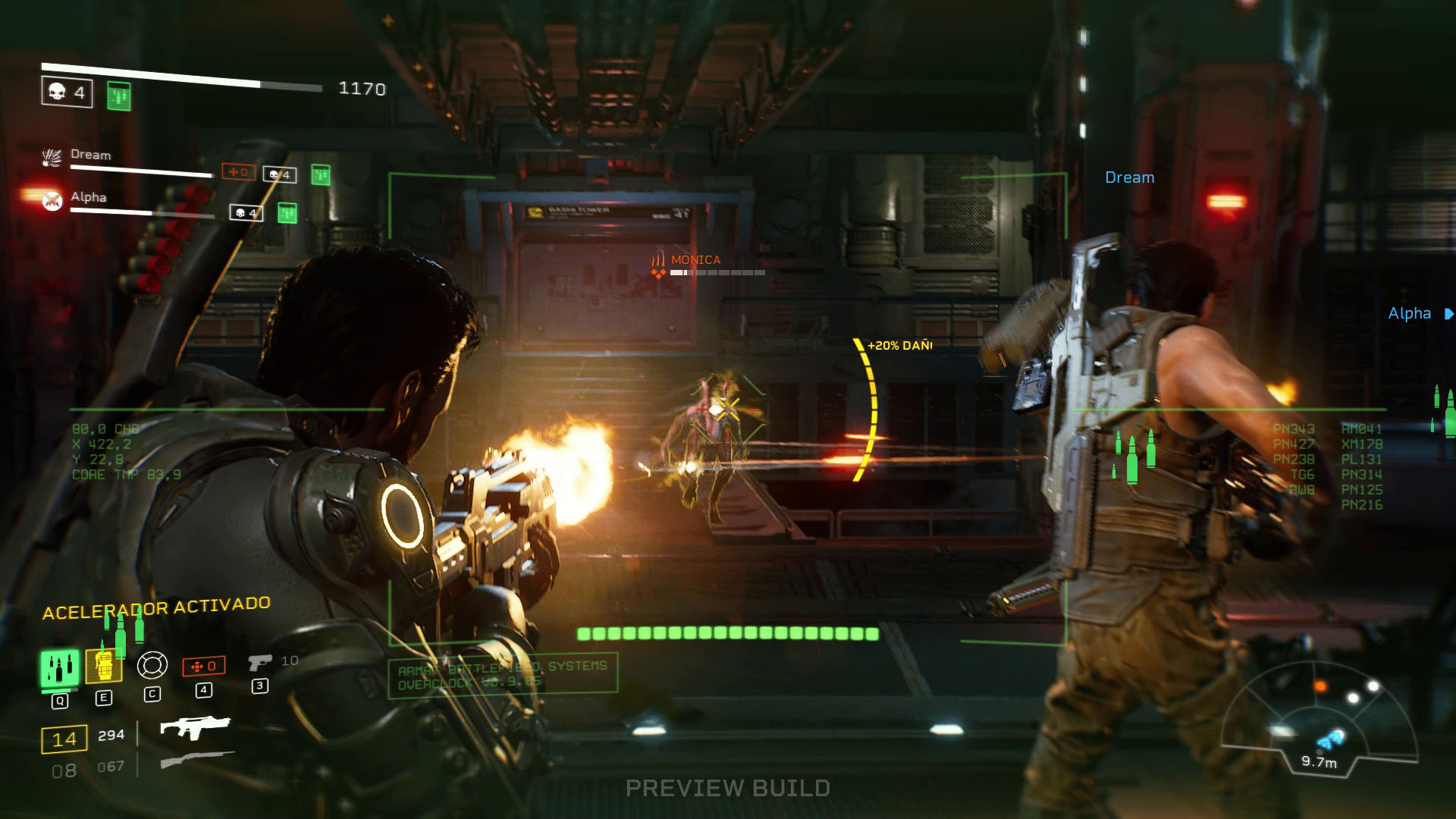Switch to the greyed shotgun weapon

(x=196, y=761)
